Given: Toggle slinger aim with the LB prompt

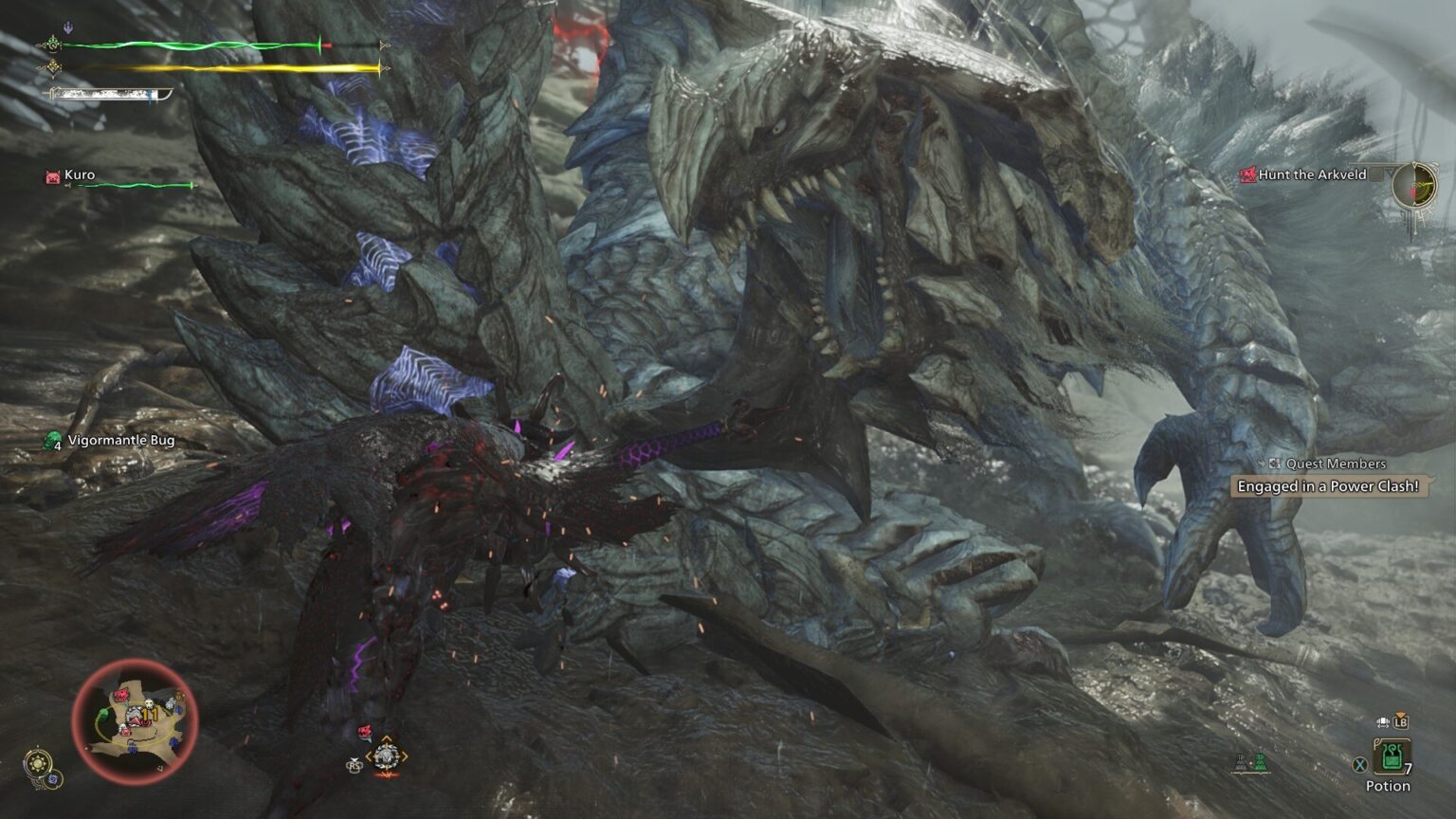Looking at the screenshot, I should click(x=1401, y=722).
